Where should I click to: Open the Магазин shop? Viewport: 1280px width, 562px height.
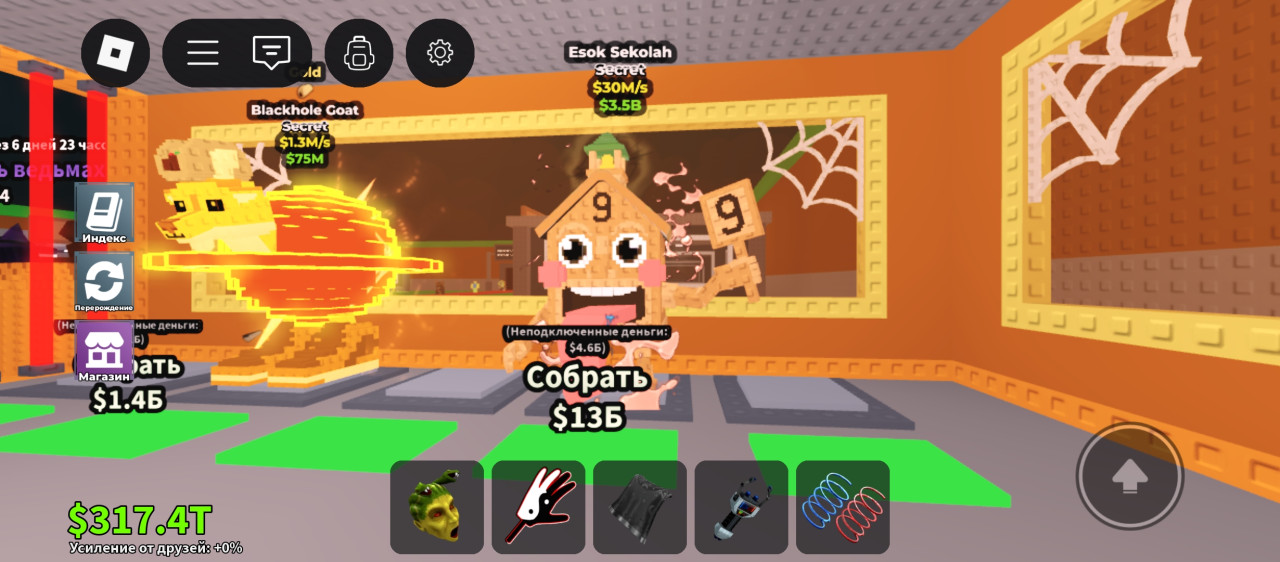pos(104,352)
